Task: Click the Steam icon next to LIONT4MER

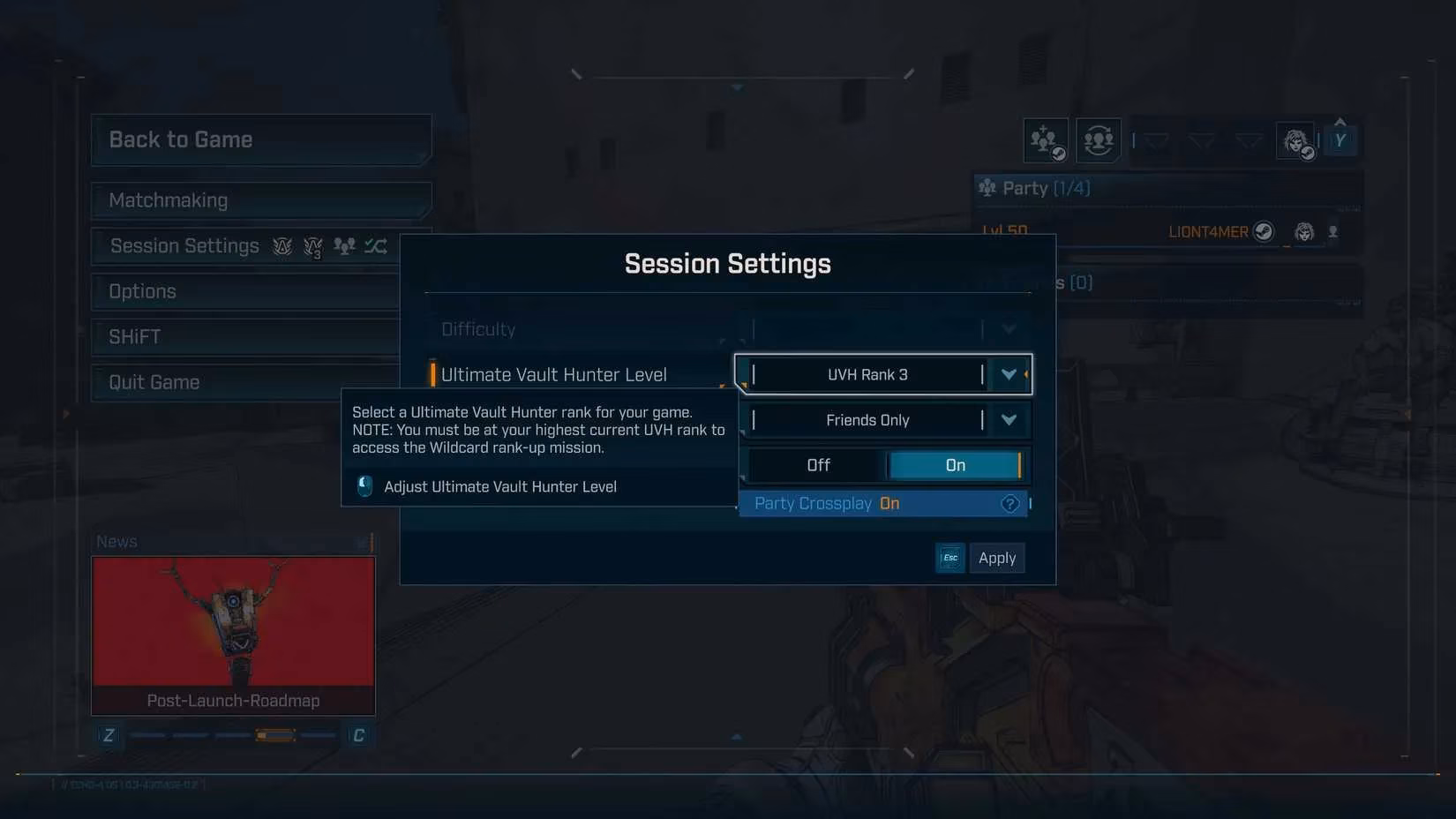Action: (x=1265, y=231)
